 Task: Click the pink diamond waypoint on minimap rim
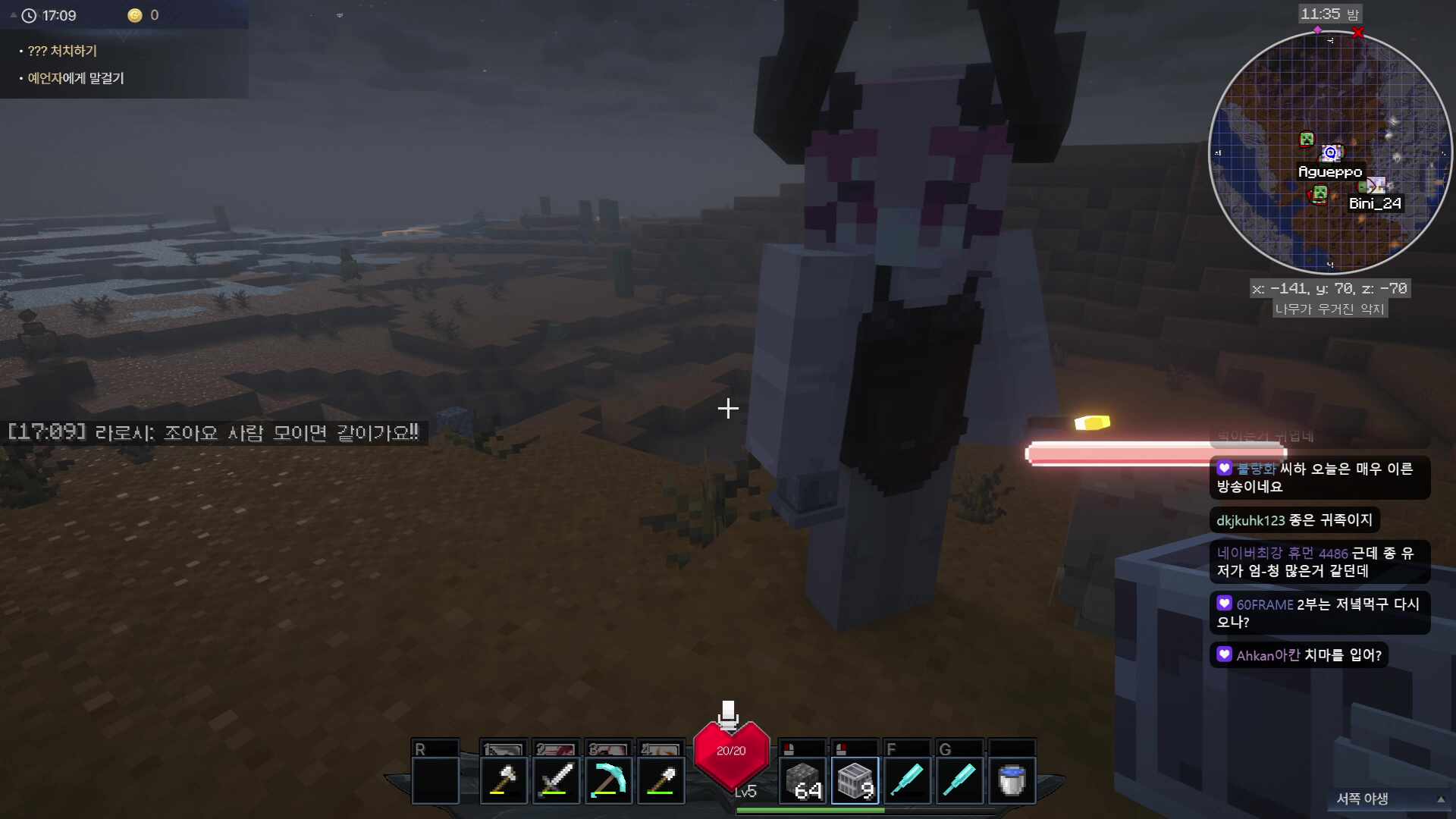point(1318,30)
